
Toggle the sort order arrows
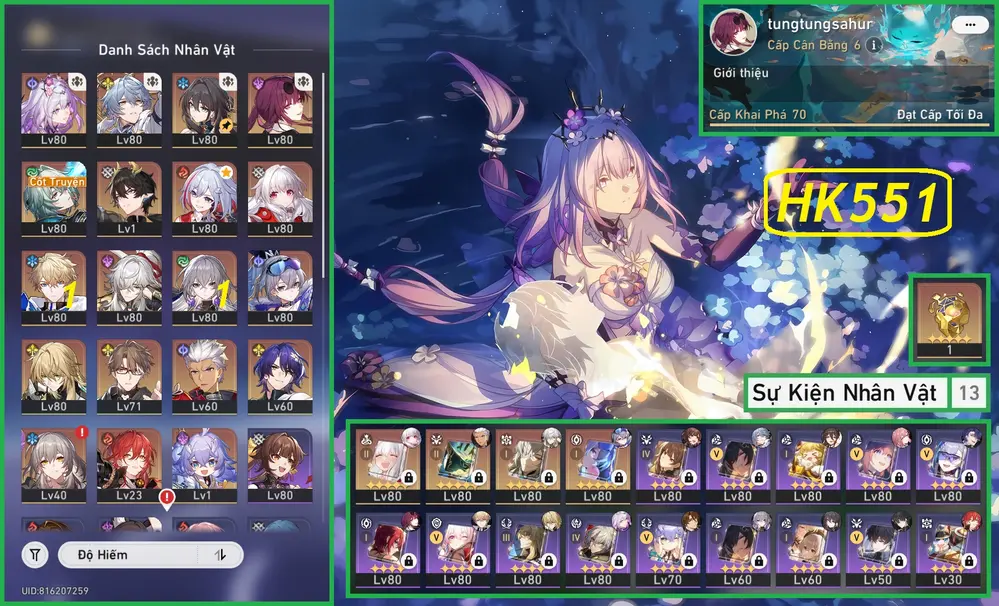219,554
